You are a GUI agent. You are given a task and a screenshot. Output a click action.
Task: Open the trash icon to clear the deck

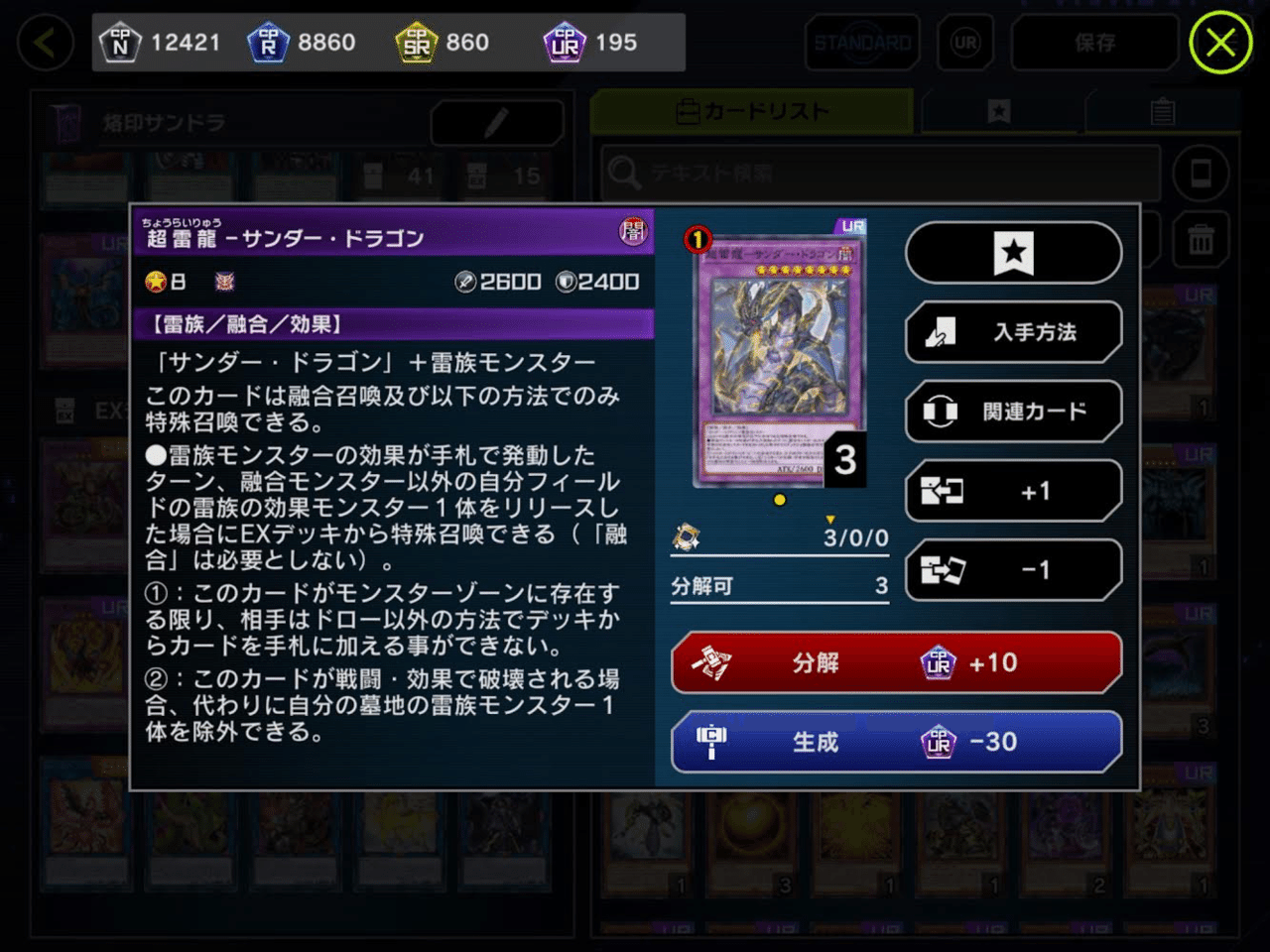(x=1201, y=240)
